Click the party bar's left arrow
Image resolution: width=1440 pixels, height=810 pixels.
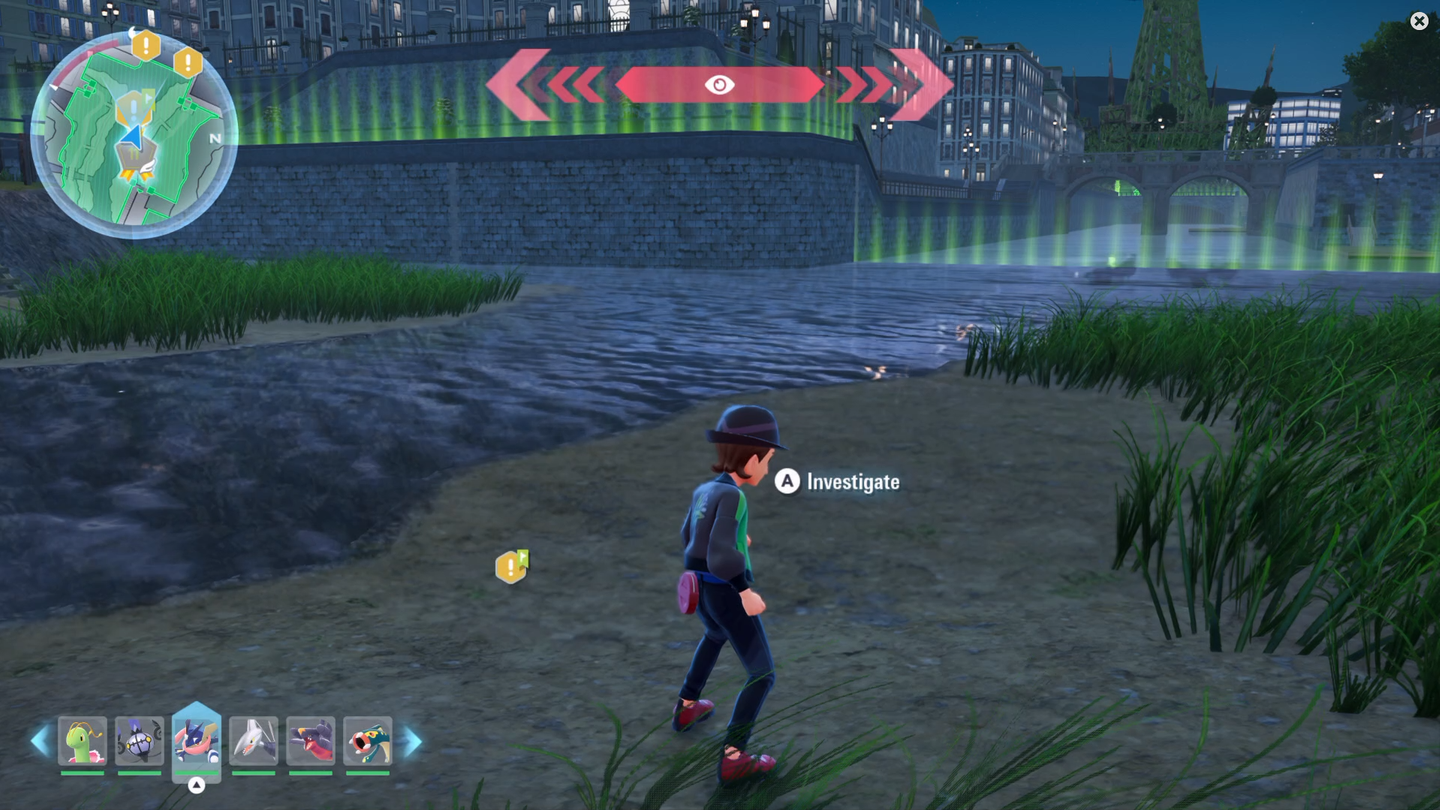[x=40, y=742]
